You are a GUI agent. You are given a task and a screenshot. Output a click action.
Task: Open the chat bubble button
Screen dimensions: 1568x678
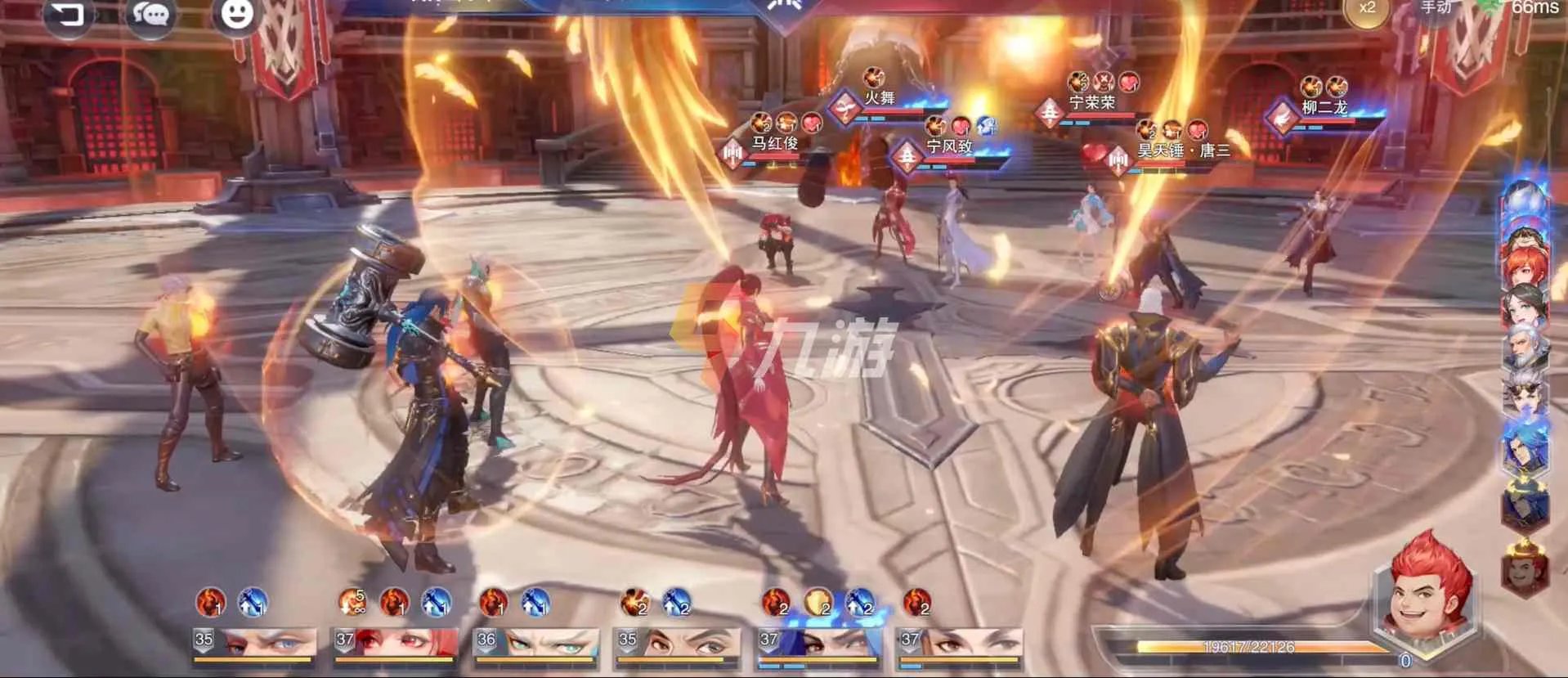pyautogui.click(x=151, y=14)
